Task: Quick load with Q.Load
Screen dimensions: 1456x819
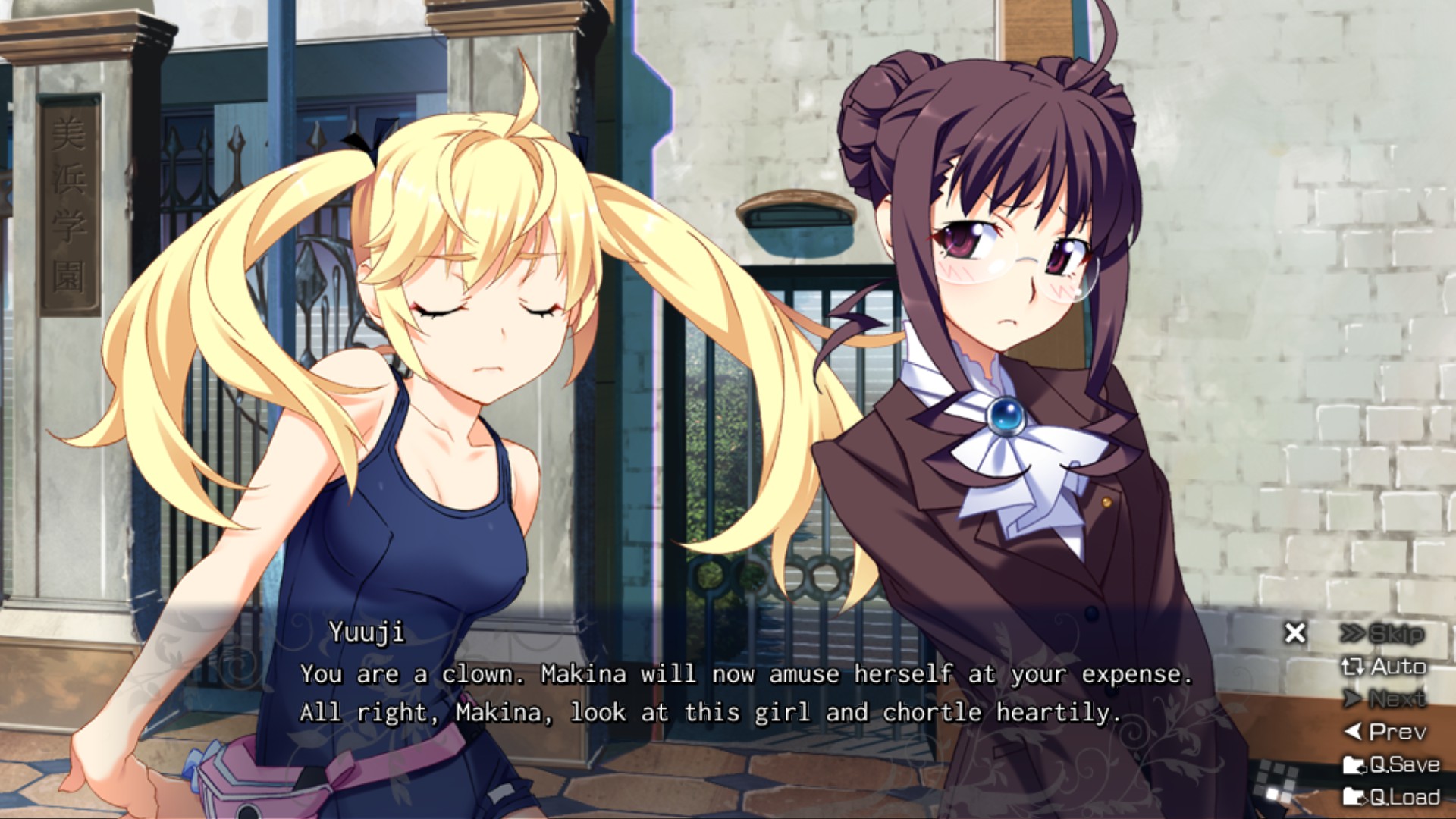Action: pyautogui.click(x=1391, y=797)
